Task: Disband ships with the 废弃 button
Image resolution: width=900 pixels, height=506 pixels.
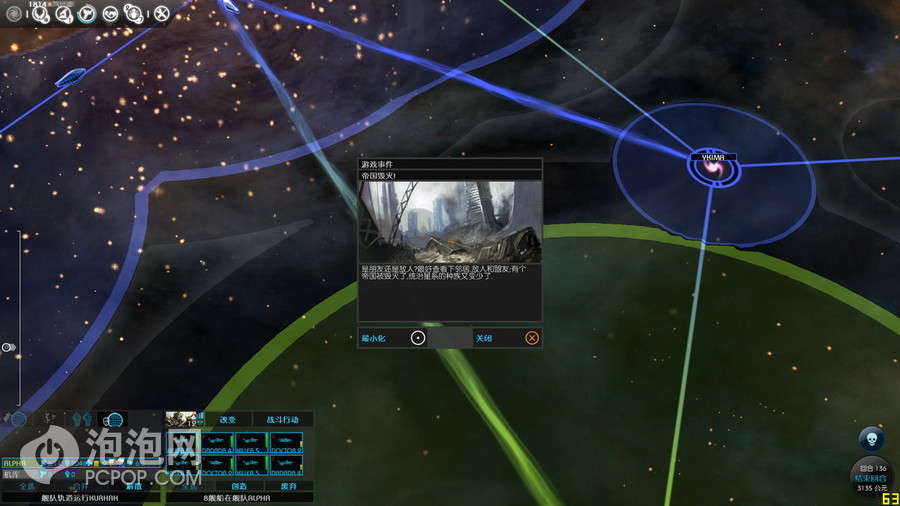Action: (x=289, y=486)
